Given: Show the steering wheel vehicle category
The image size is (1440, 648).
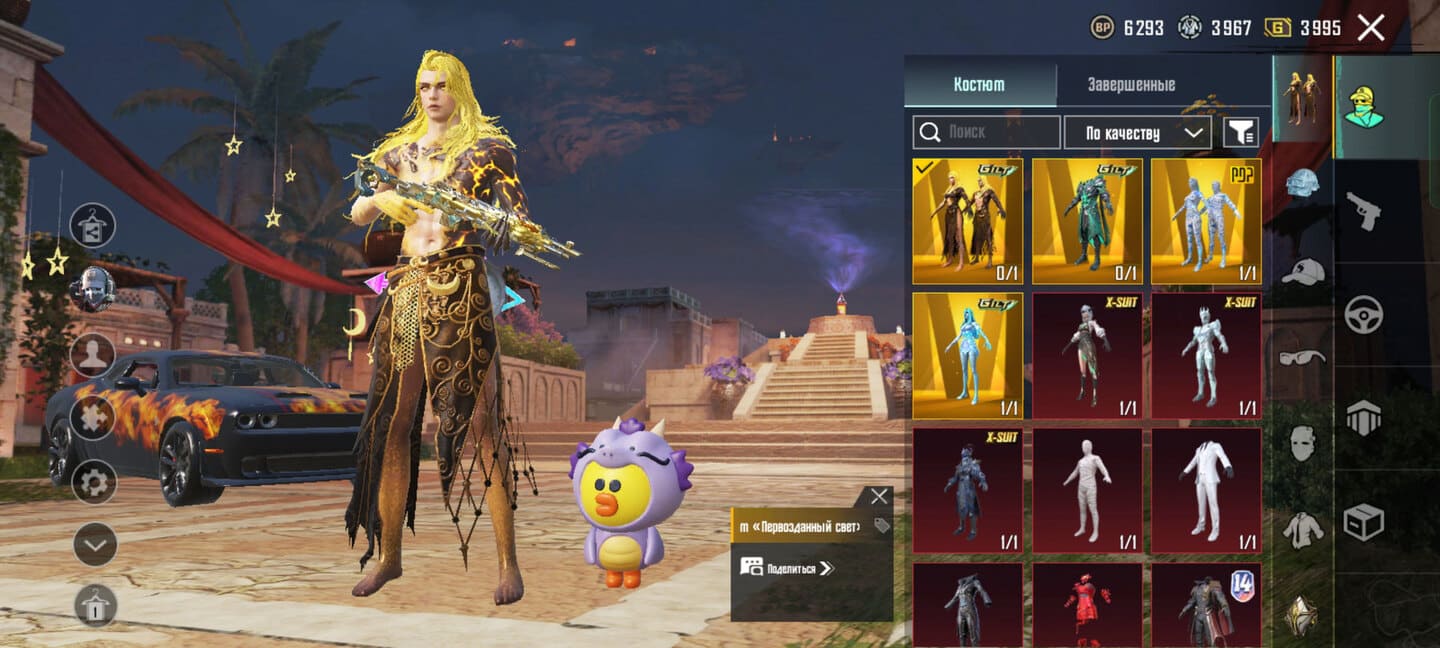Looking at the screenshot, I should [x=1363, y=314].
